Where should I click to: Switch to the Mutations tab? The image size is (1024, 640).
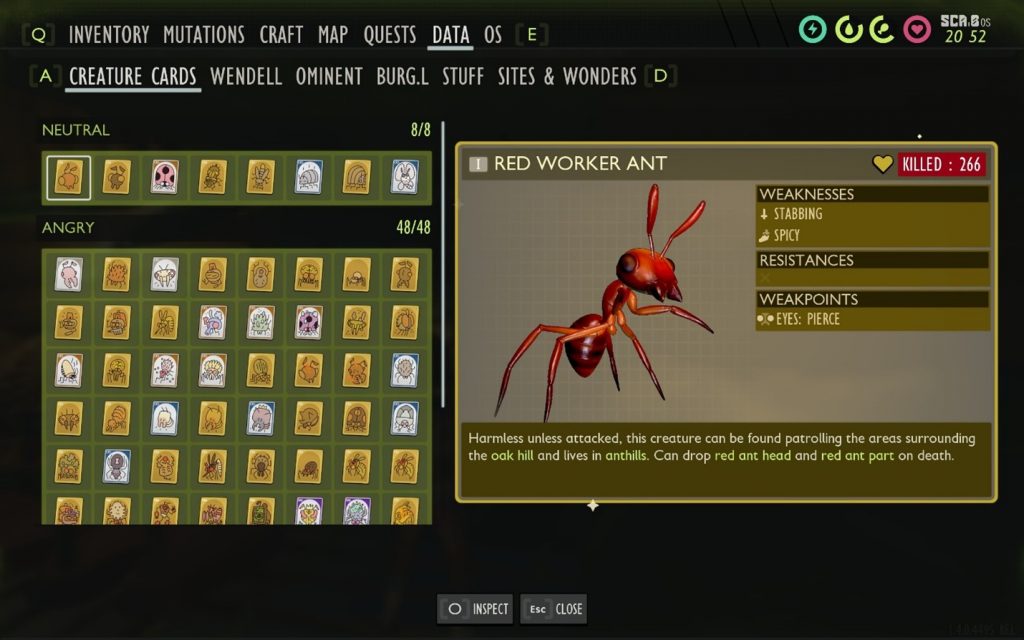click(205, 35)
